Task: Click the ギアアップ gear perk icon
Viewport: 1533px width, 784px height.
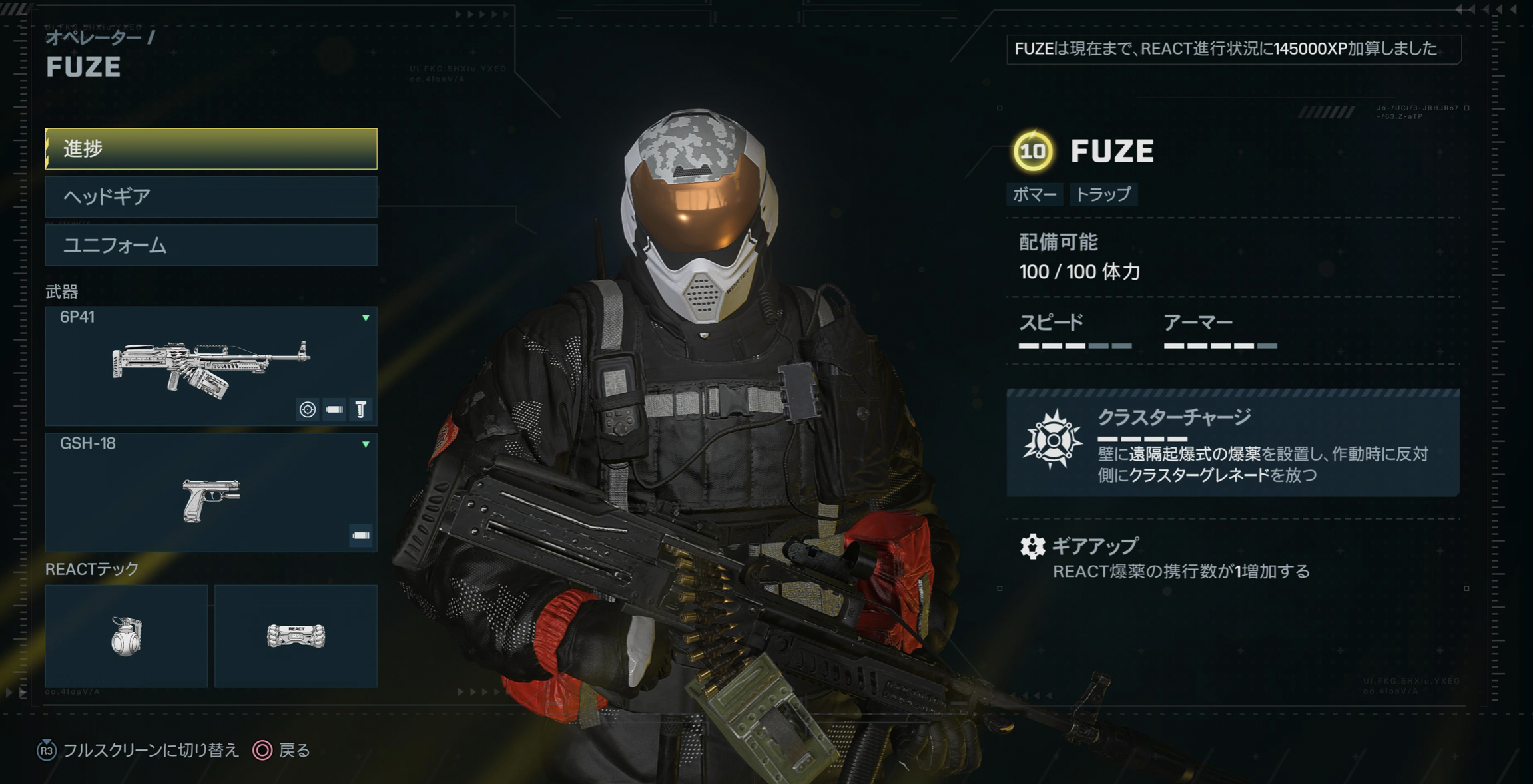Action: point(1032,546)
